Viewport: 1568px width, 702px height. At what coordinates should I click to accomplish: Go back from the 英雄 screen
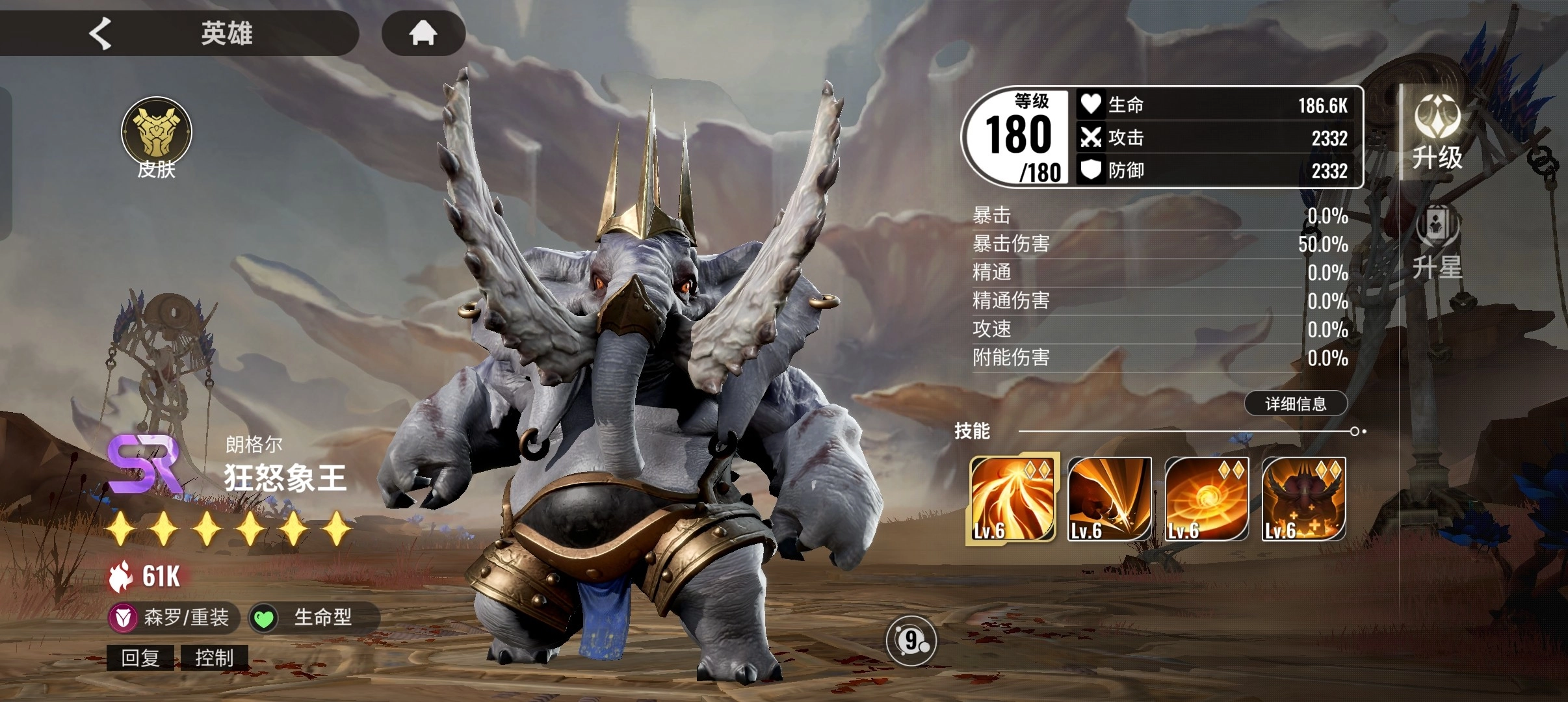101,33
